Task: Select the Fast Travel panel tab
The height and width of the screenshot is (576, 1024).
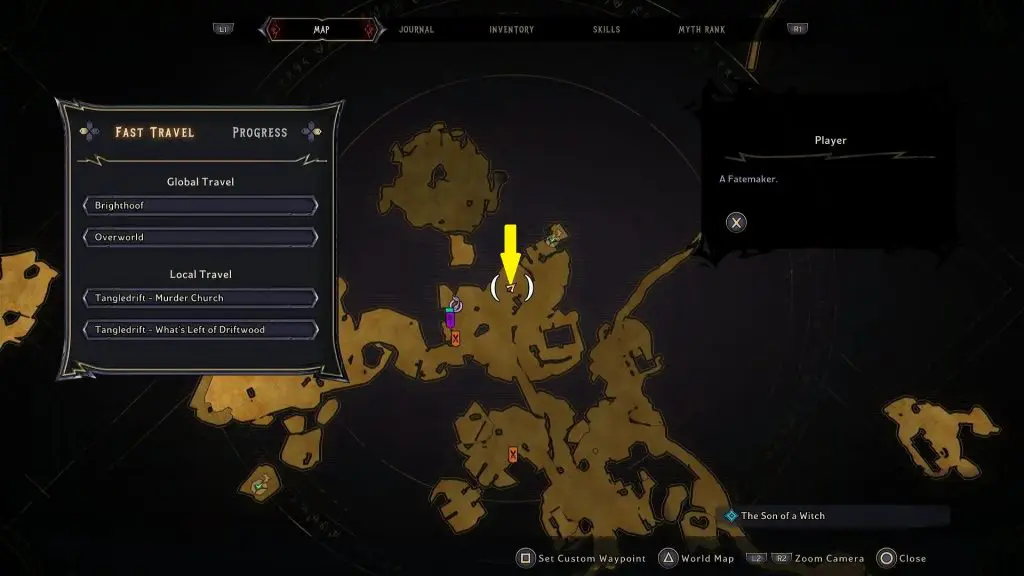Action: tap(154, 132)
